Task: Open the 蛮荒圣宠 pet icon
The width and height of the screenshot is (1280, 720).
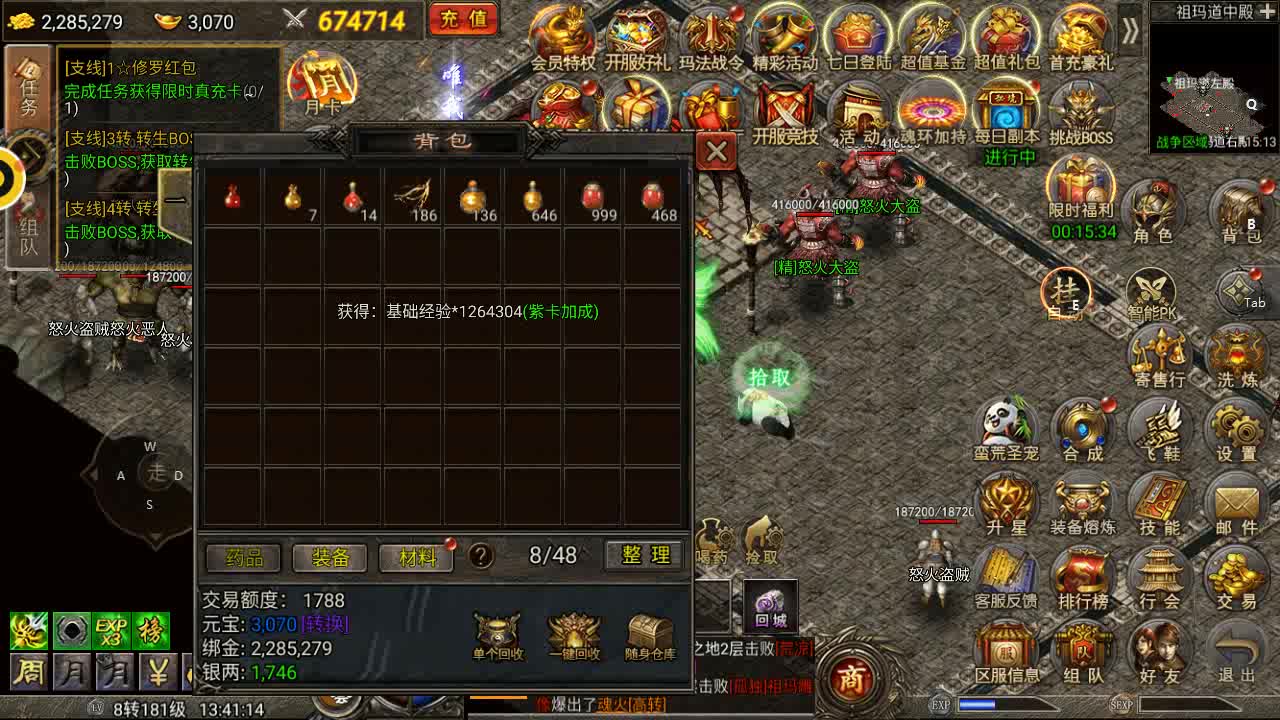Action: click(1007, 428)
